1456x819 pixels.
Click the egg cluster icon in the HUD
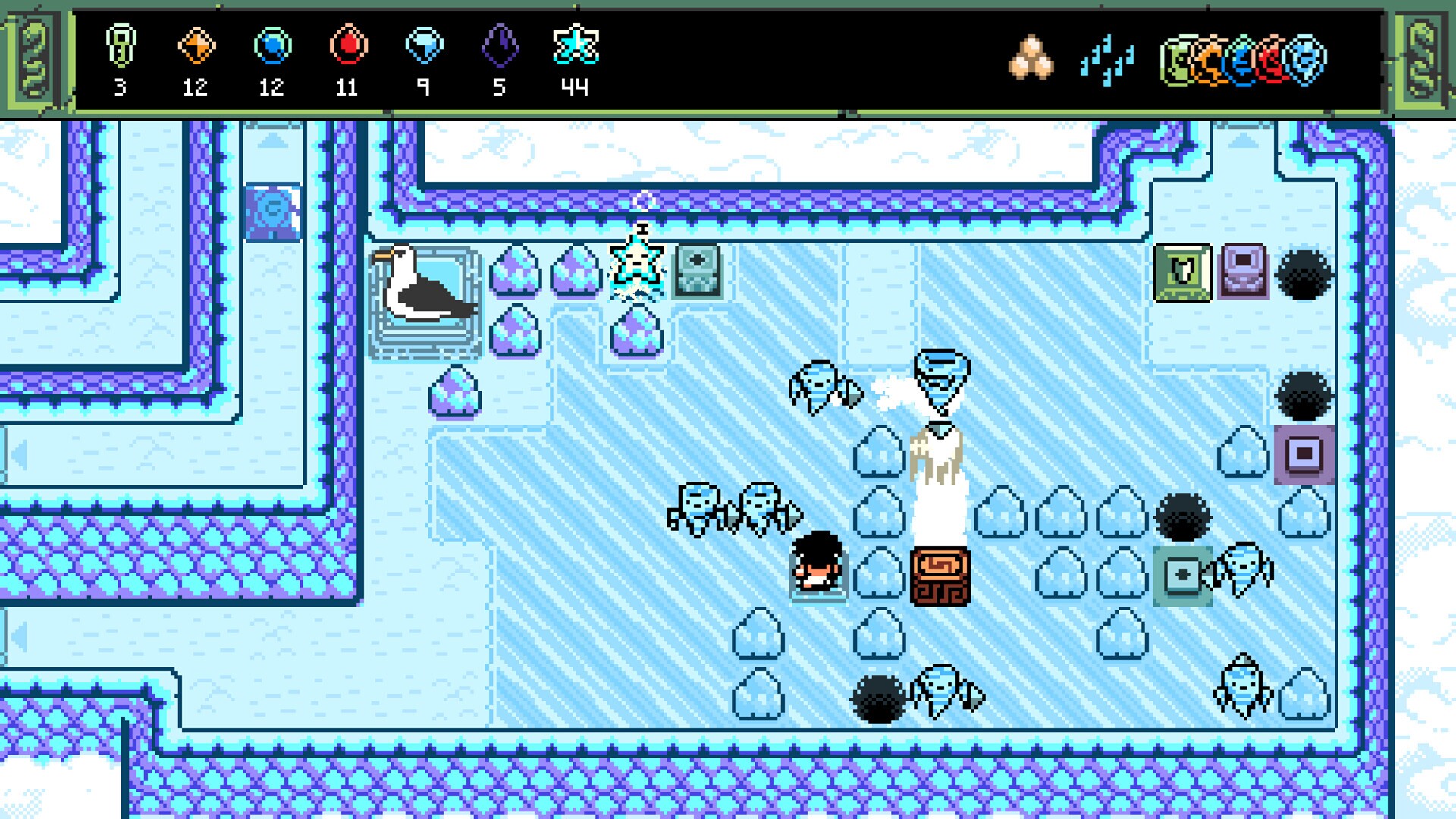click(1031, 55)
